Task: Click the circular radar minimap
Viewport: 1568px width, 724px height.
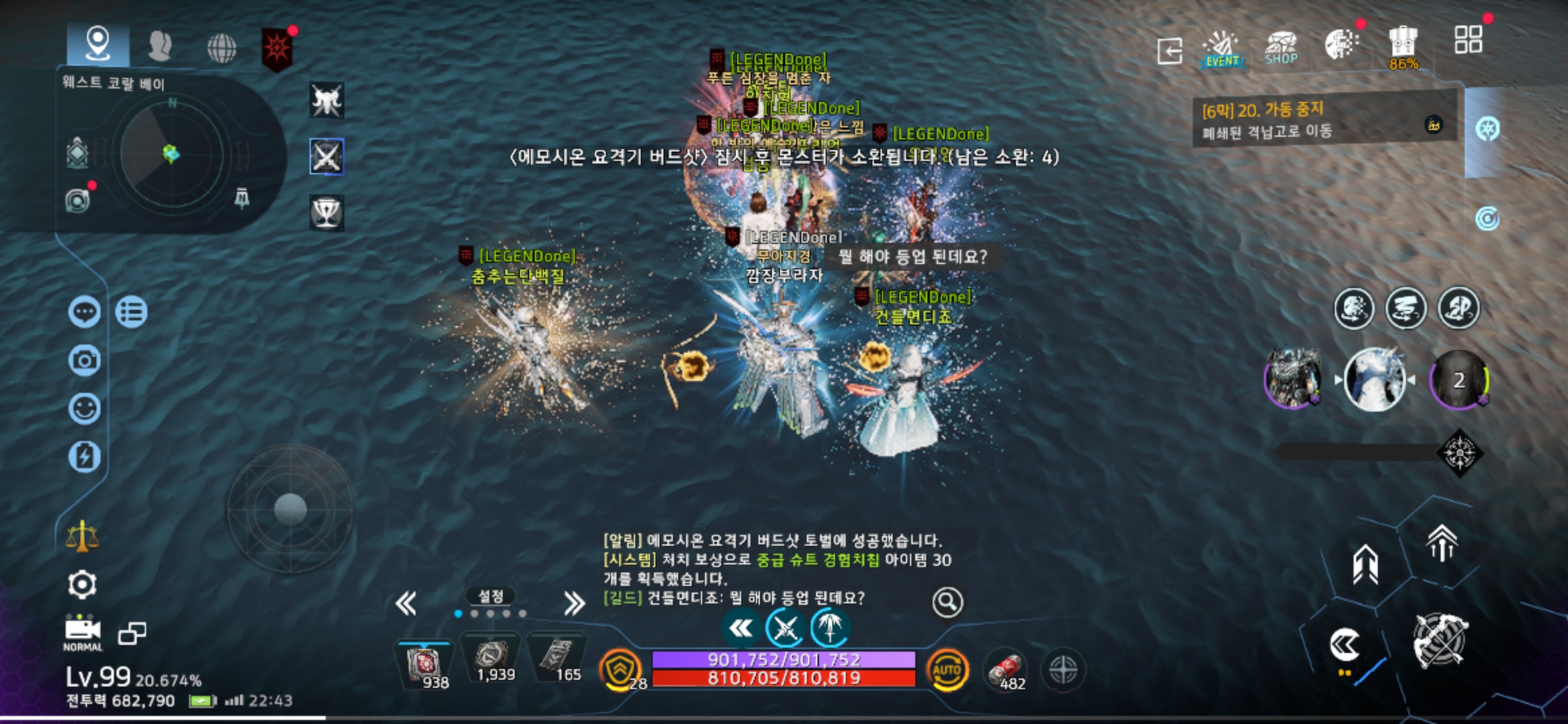Action: coord(172,155)
